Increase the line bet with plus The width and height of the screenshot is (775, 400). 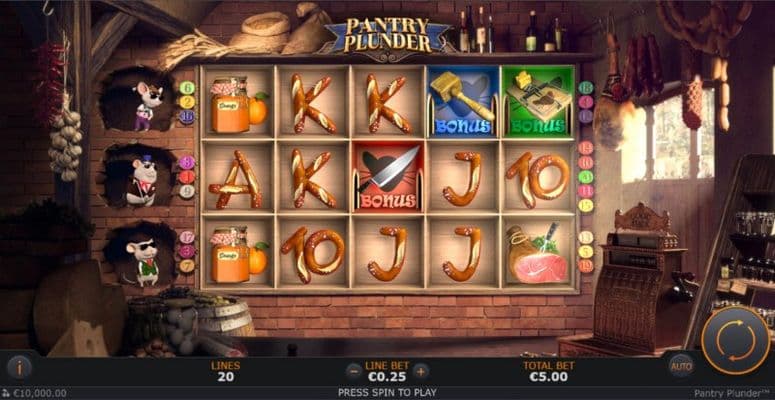point(421,371)
